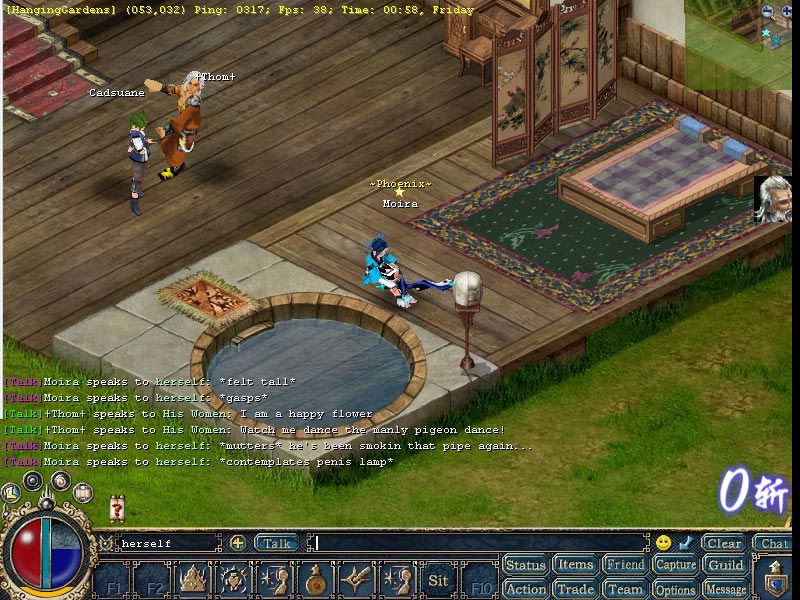Open the Options menu

pyautogui.click(x=675, y=589)
